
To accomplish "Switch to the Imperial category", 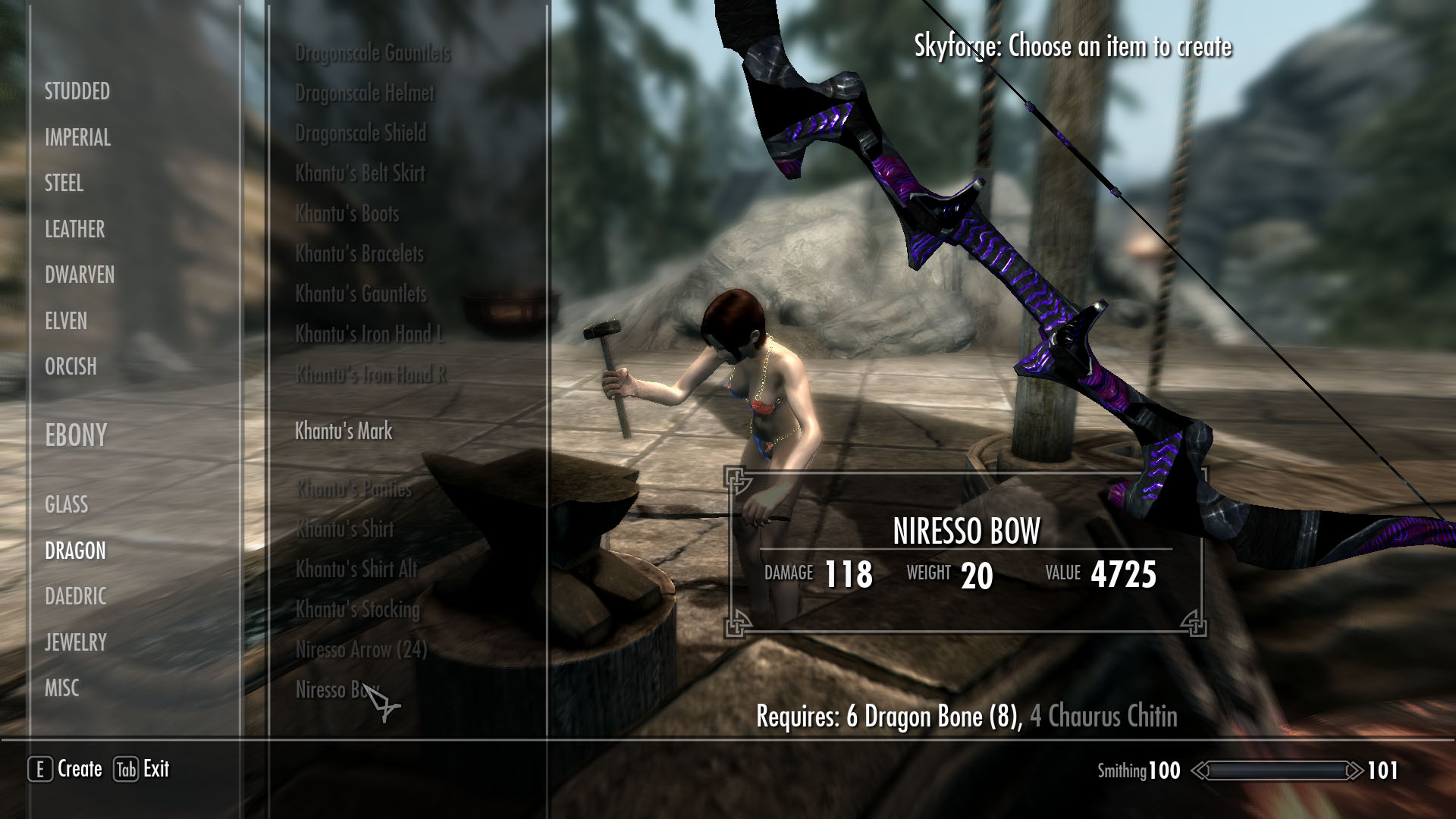I will pyautogui.click(x=77, y=138).
